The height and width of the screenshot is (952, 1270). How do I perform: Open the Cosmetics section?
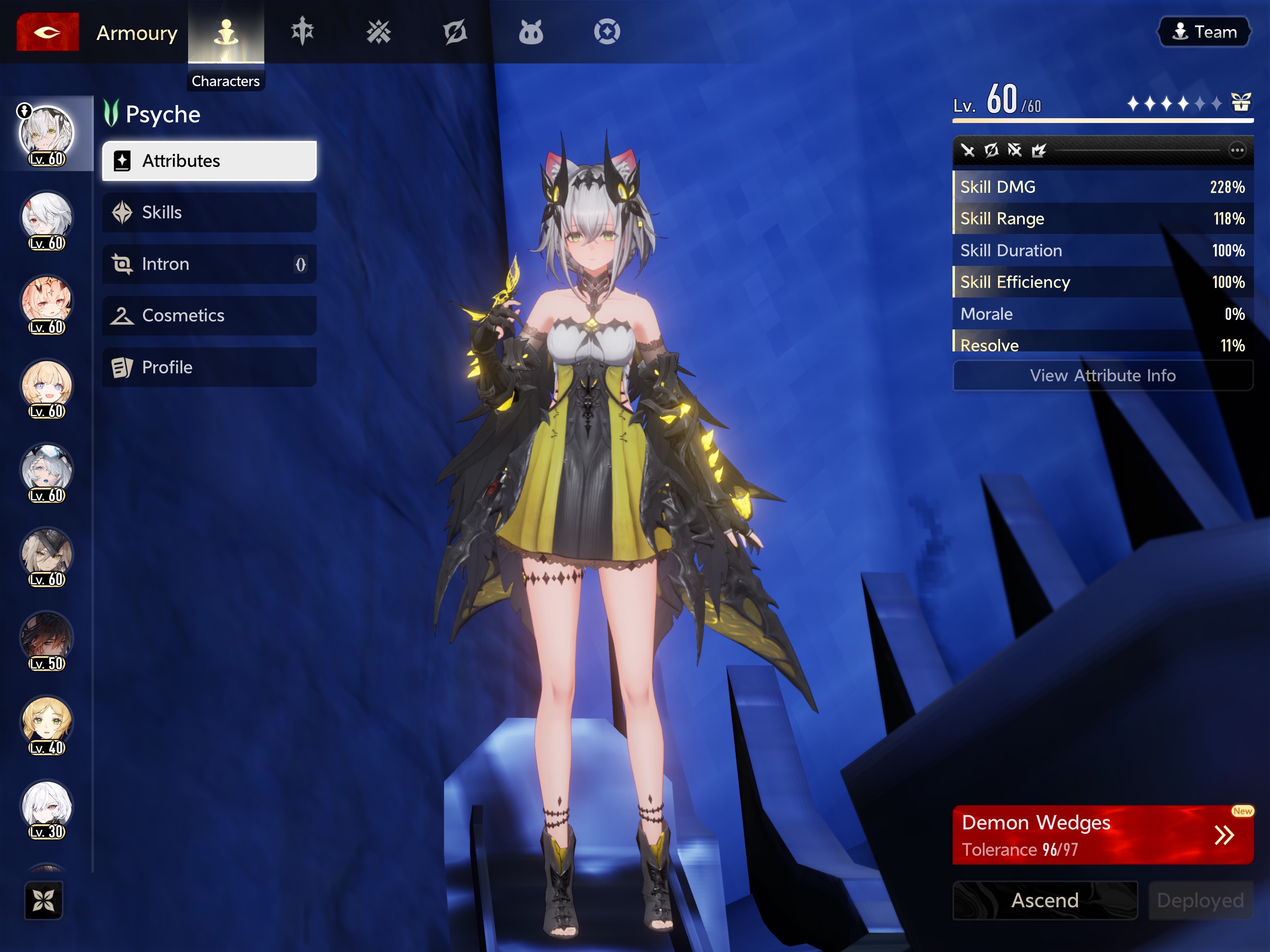pos(209,315)
